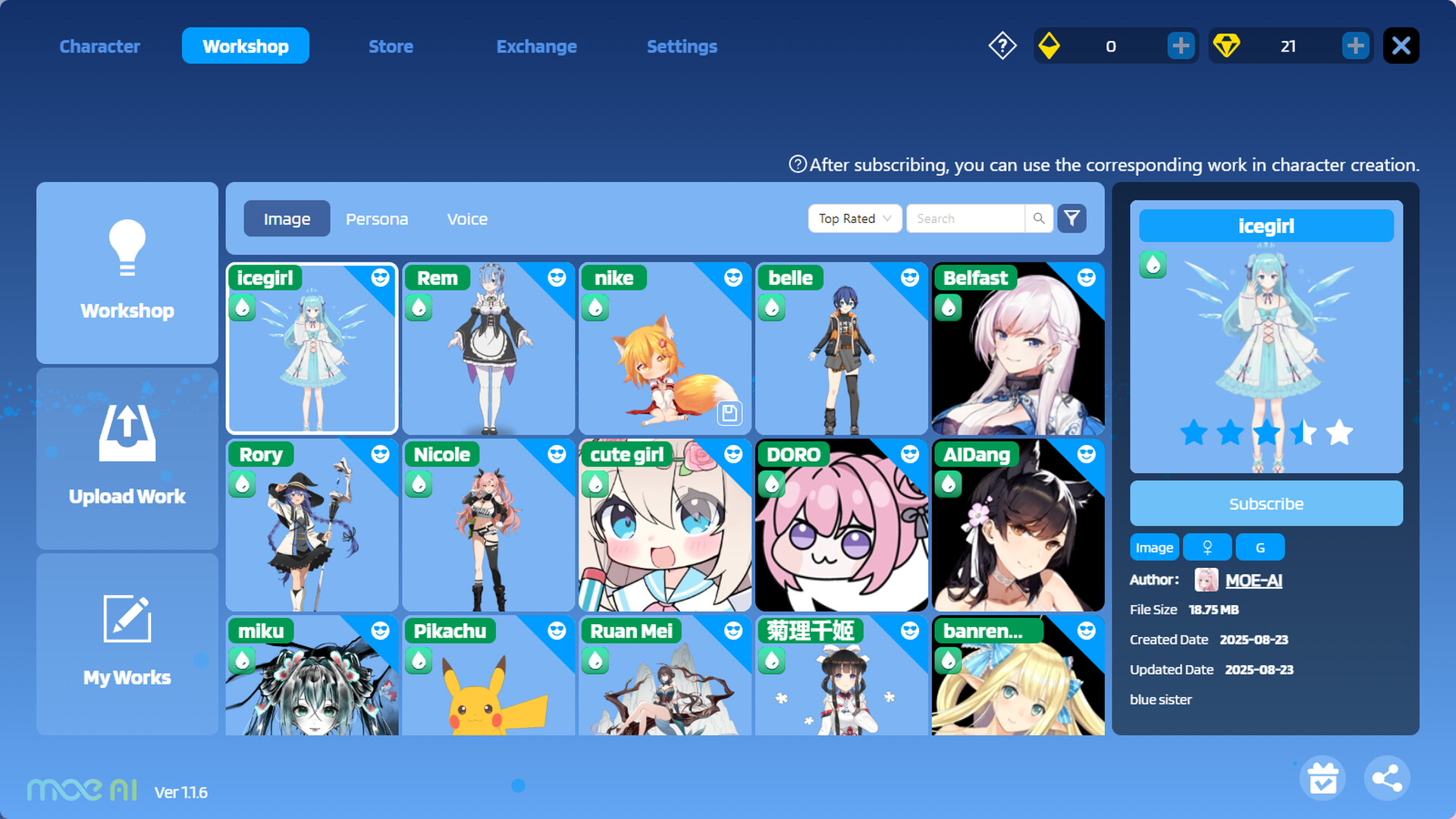
Task: Open the Store menu item
Action: point(391,46)
